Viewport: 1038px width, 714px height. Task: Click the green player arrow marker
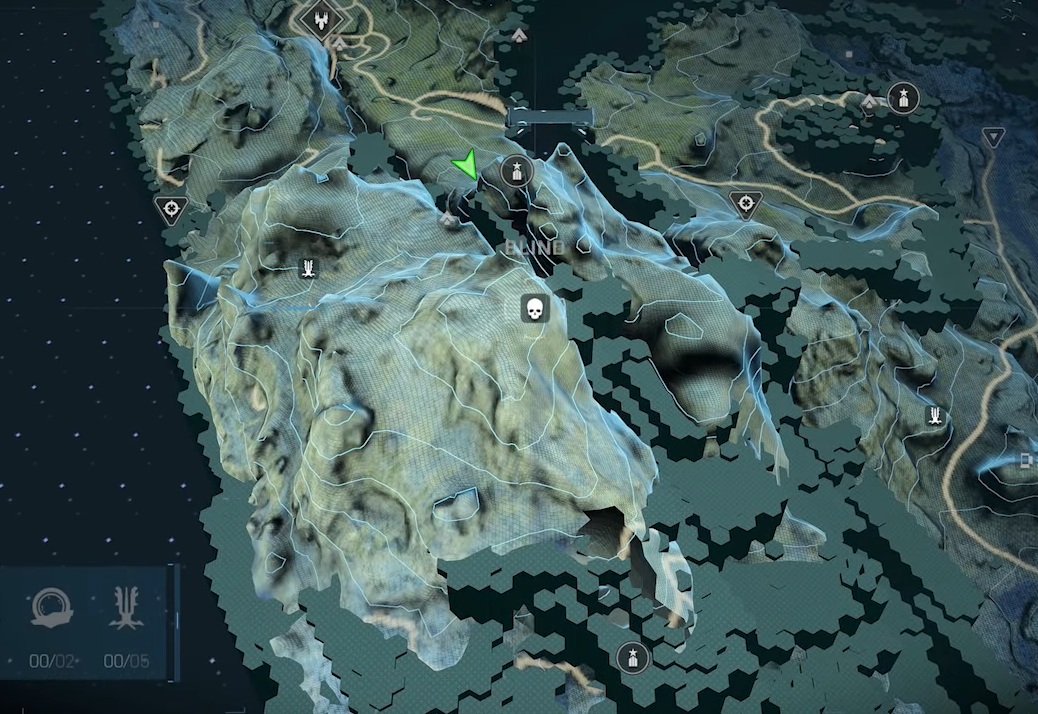(466, 165)
